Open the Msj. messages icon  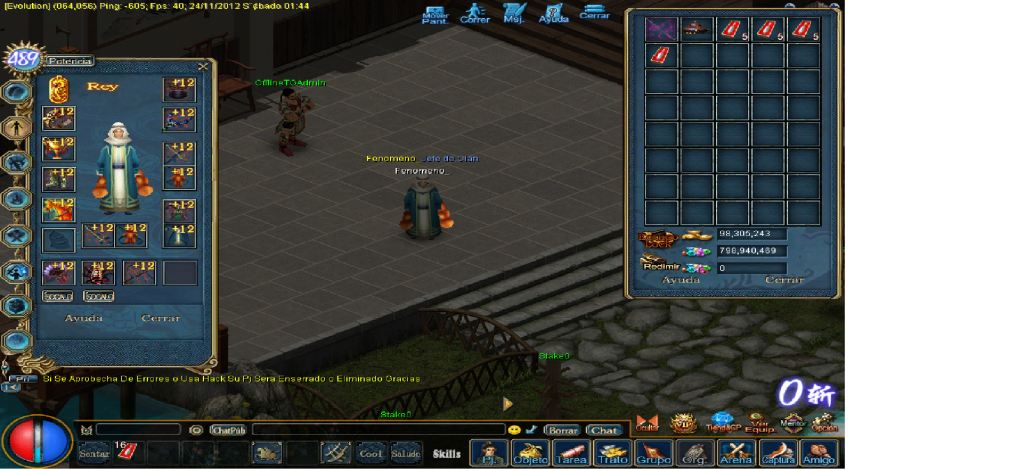pos(514,14)
